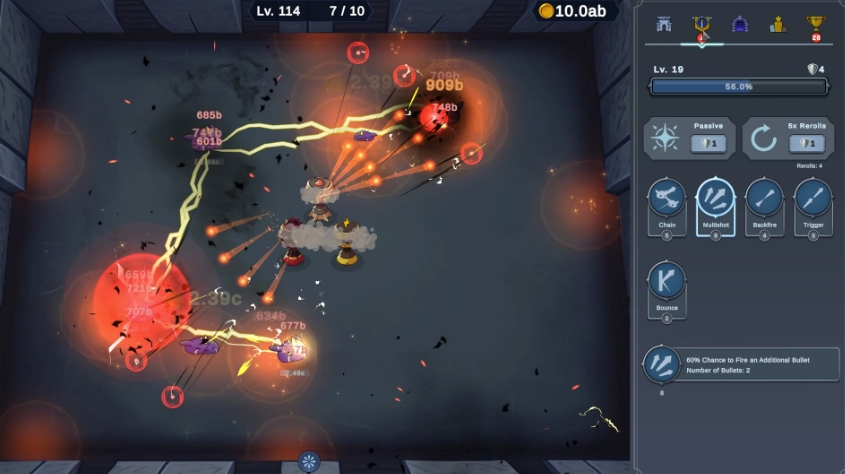Show the leaderboard podium tab
Image resolution: width=845 pixels, height=474 pixels.
click(x=778, y=25)
